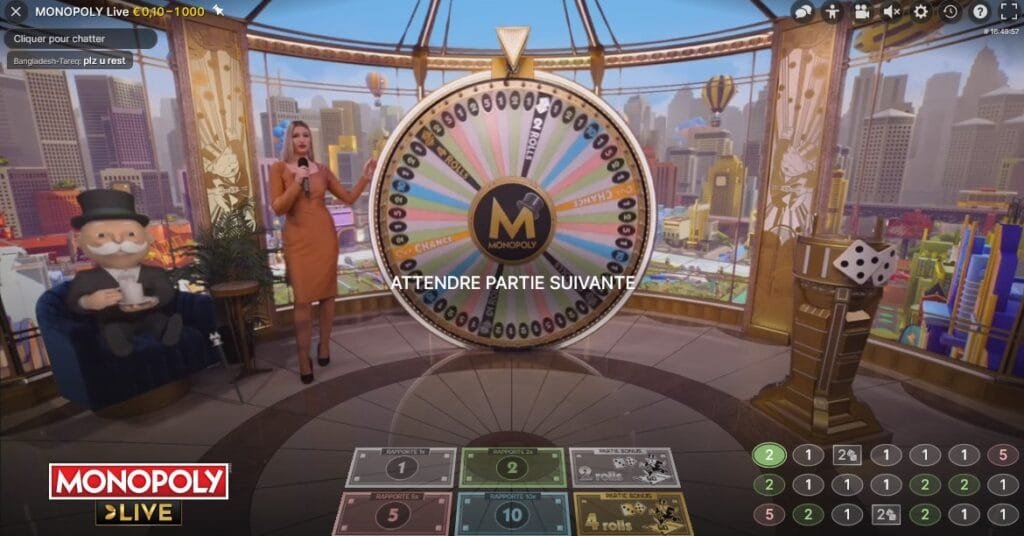
Task: Show the game history clock icon
Action: coord(950,12)
